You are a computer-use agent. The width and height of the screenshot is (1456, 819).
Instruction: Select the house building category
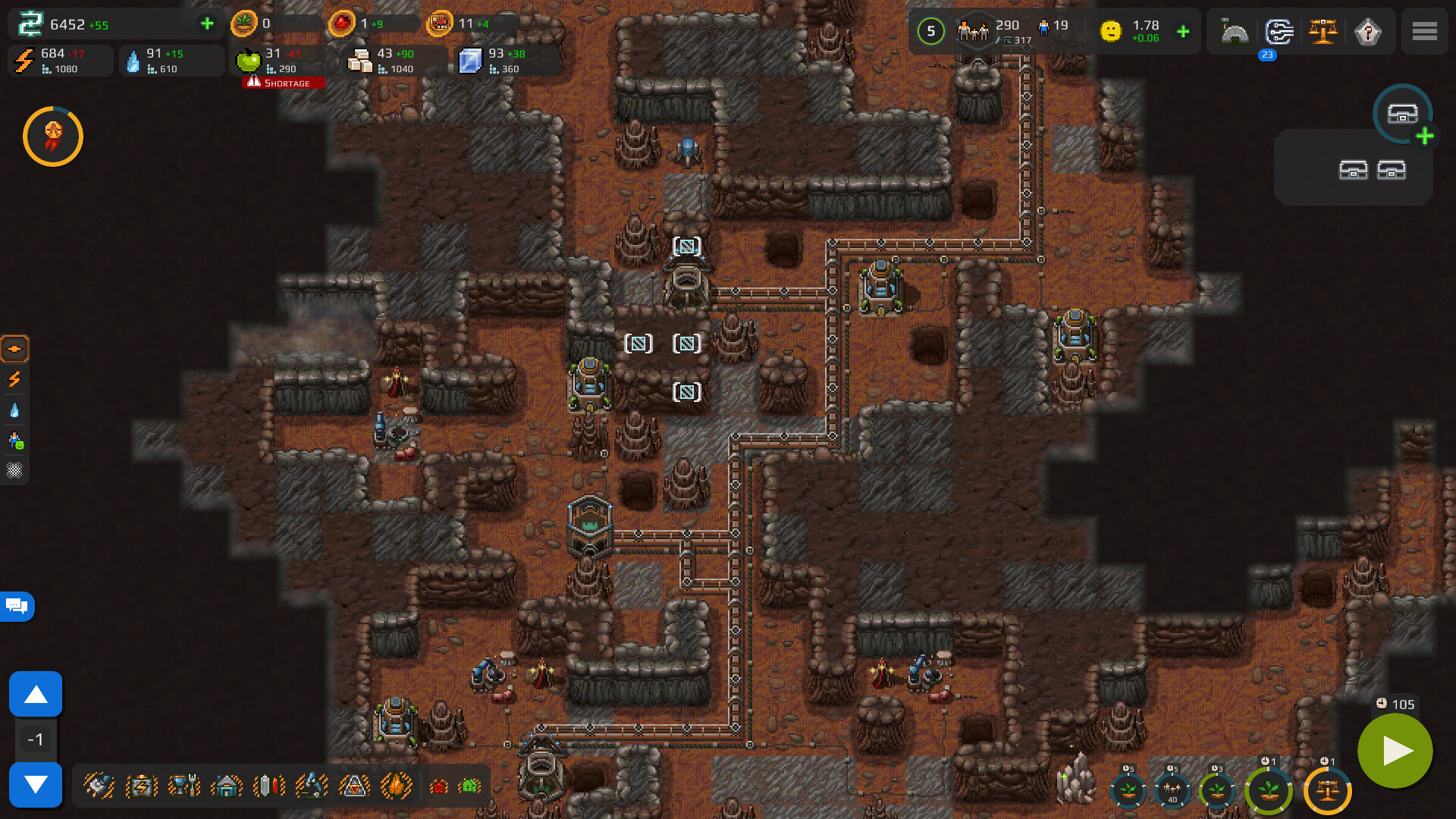tap(227, 786)
